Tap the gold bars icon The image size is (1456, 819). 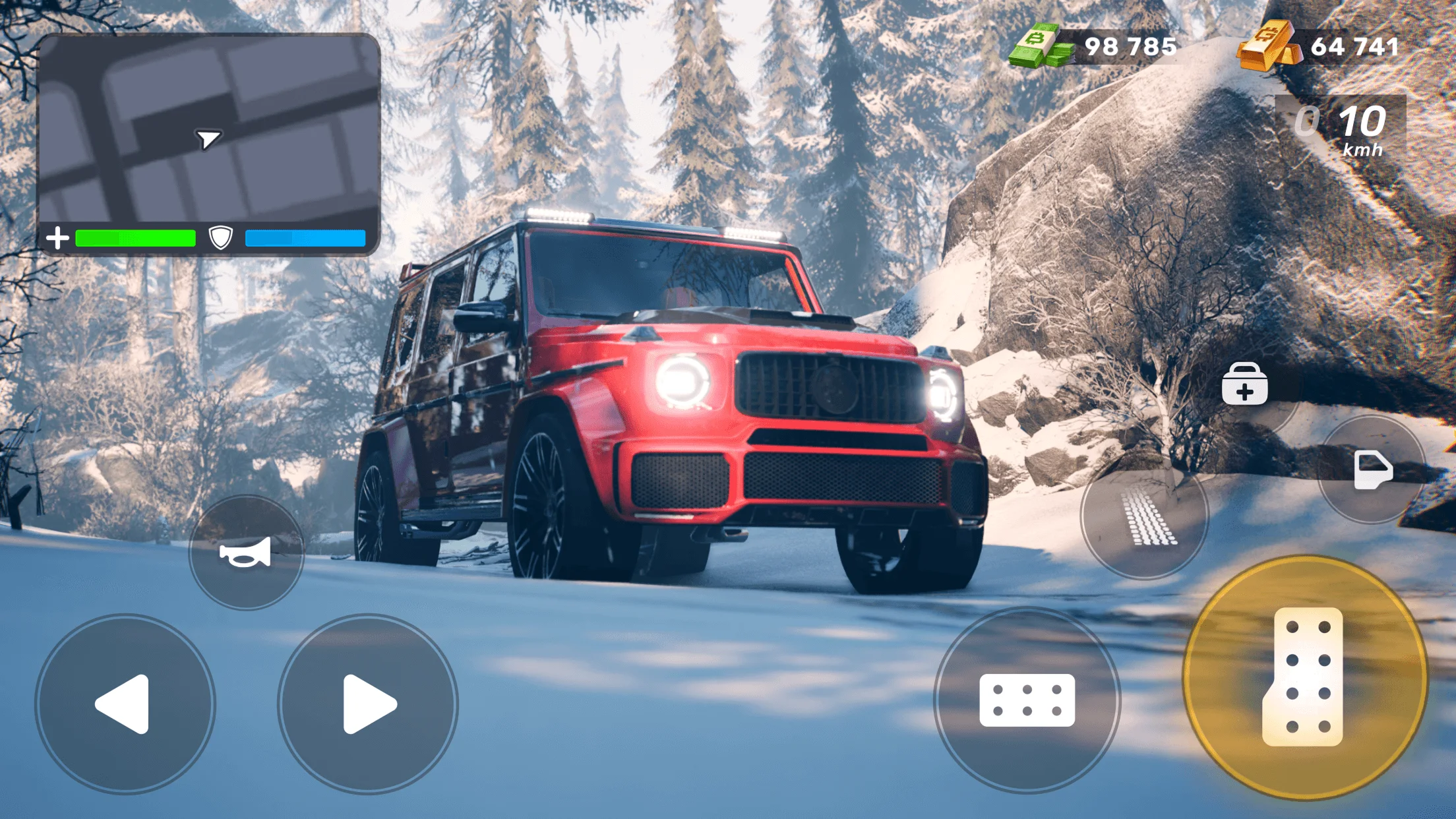(x=1265, y=46)
